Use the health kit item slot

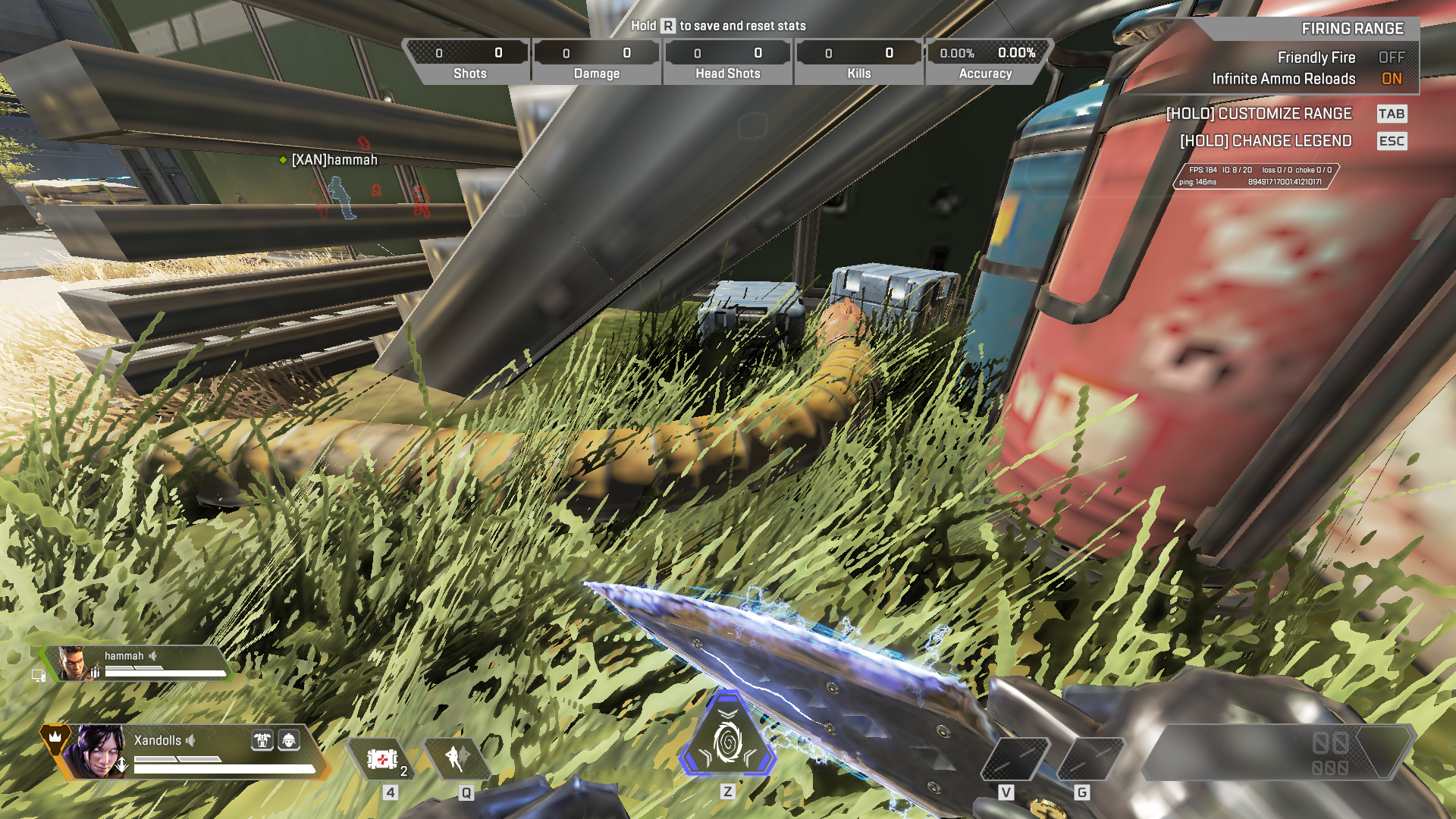tap(382, 758)
